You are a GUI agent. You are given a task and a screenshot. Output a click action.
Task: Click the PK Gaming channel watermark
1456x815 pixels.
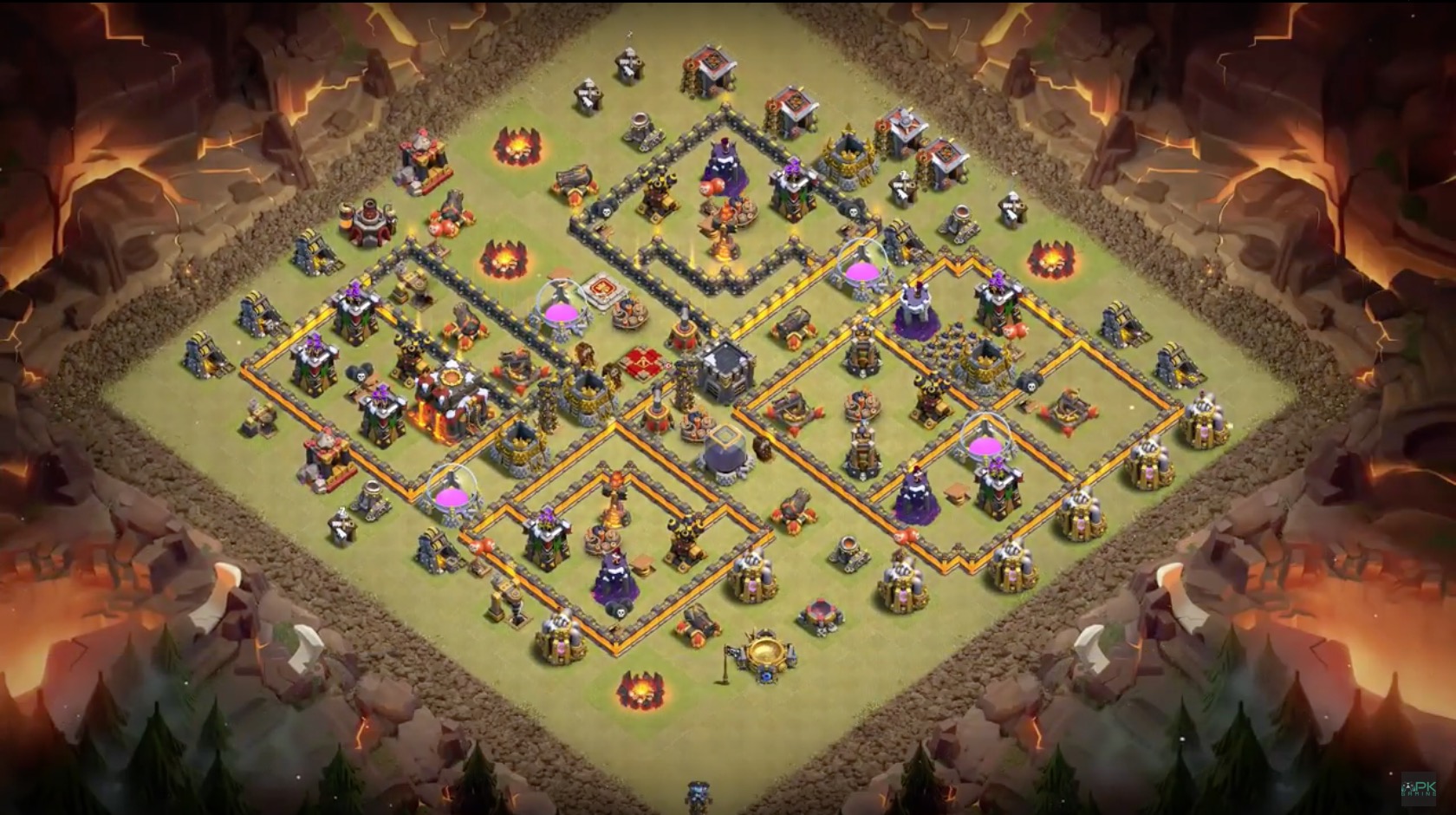(x=1419, y=790)
